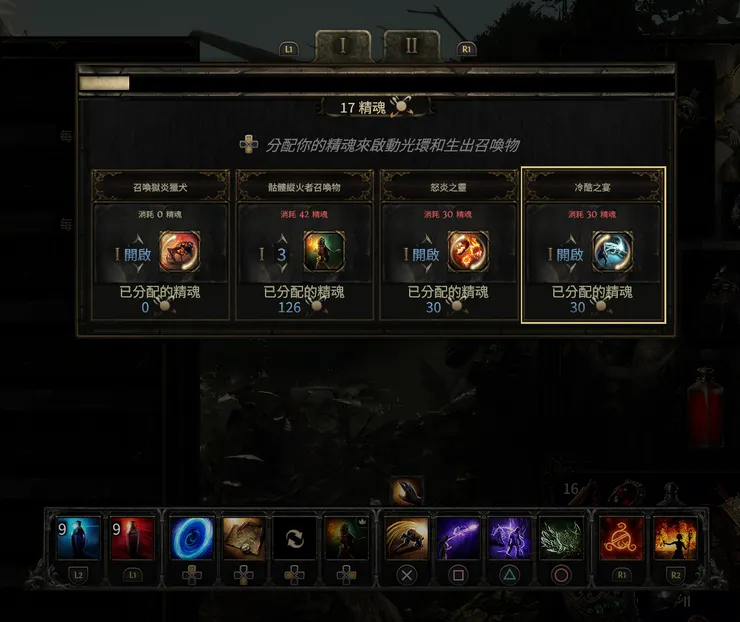Viewport: 740px width, 622px height.
Task: Open the blue portal skill
Action: (190, 539)
